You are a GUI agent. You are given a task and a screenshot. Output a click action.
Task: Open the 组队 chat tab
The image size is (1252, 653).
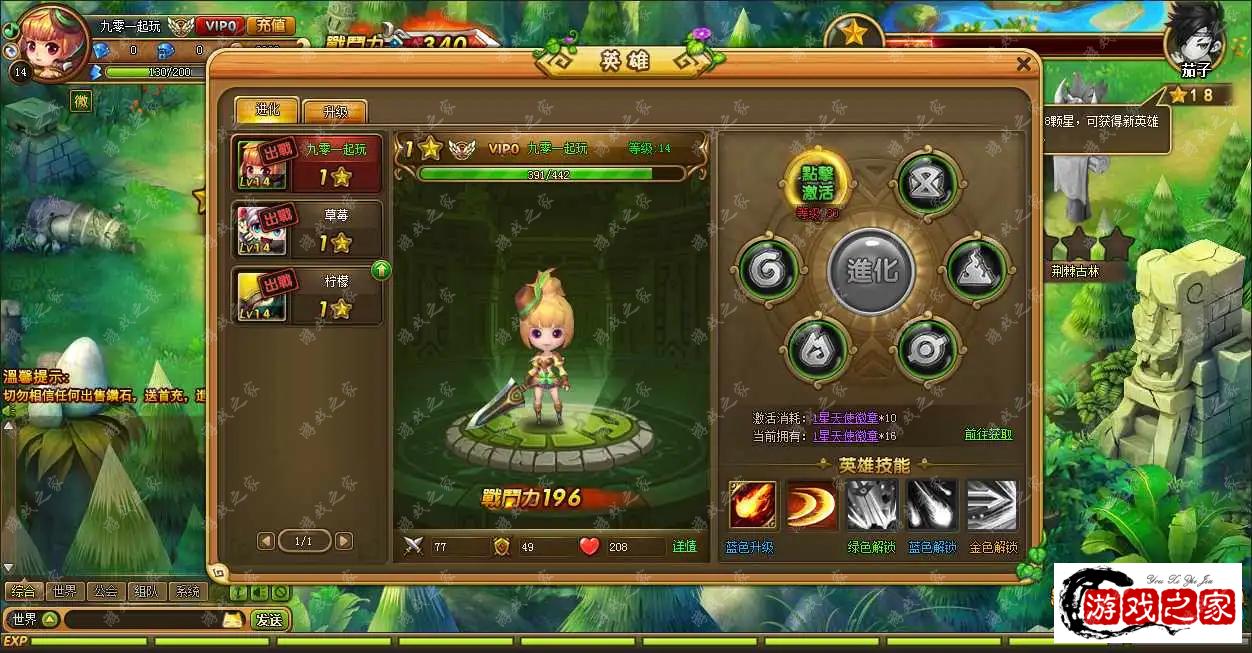(x=147, y=591)
